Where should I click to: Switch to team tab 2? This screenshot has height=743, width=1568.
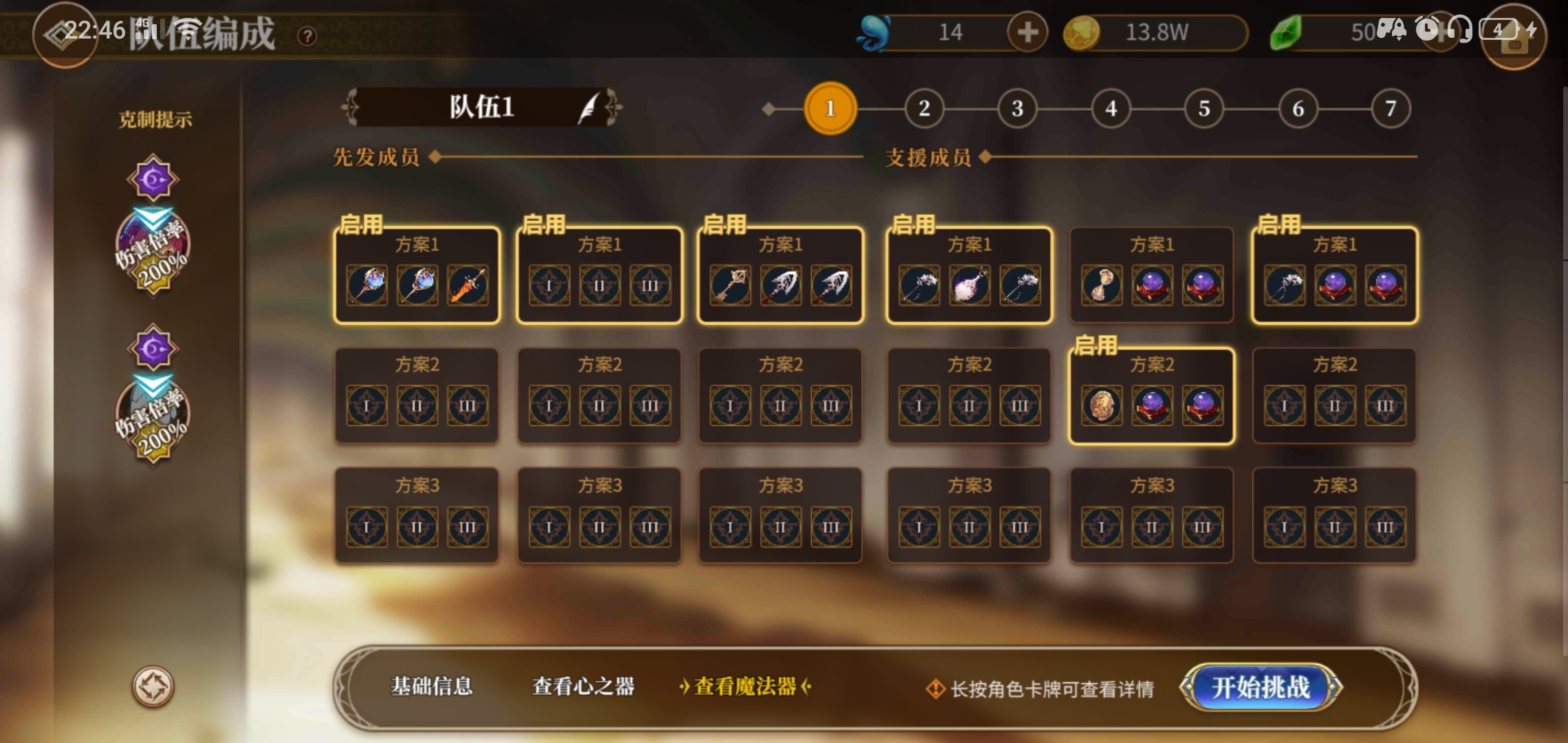(x=924, y=108)
